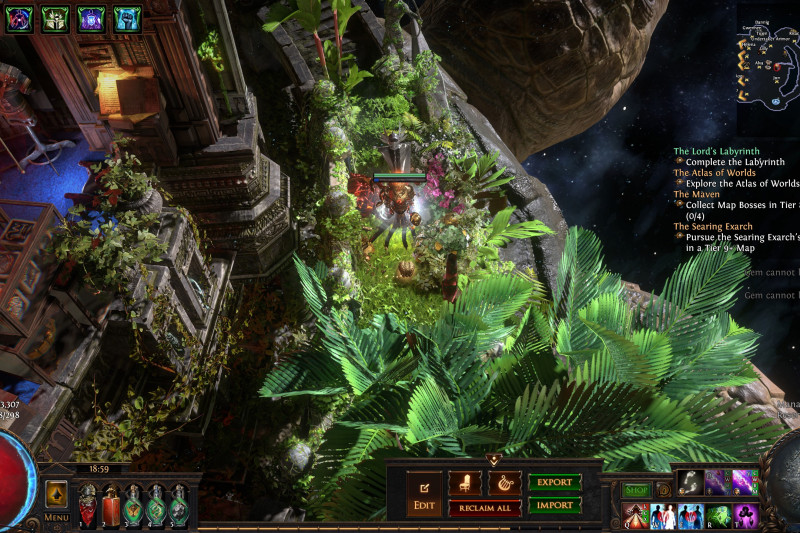This screenshot has width=800, height=533.
Task: Use the red square flask in slot 2
Action: coord(111,505)
